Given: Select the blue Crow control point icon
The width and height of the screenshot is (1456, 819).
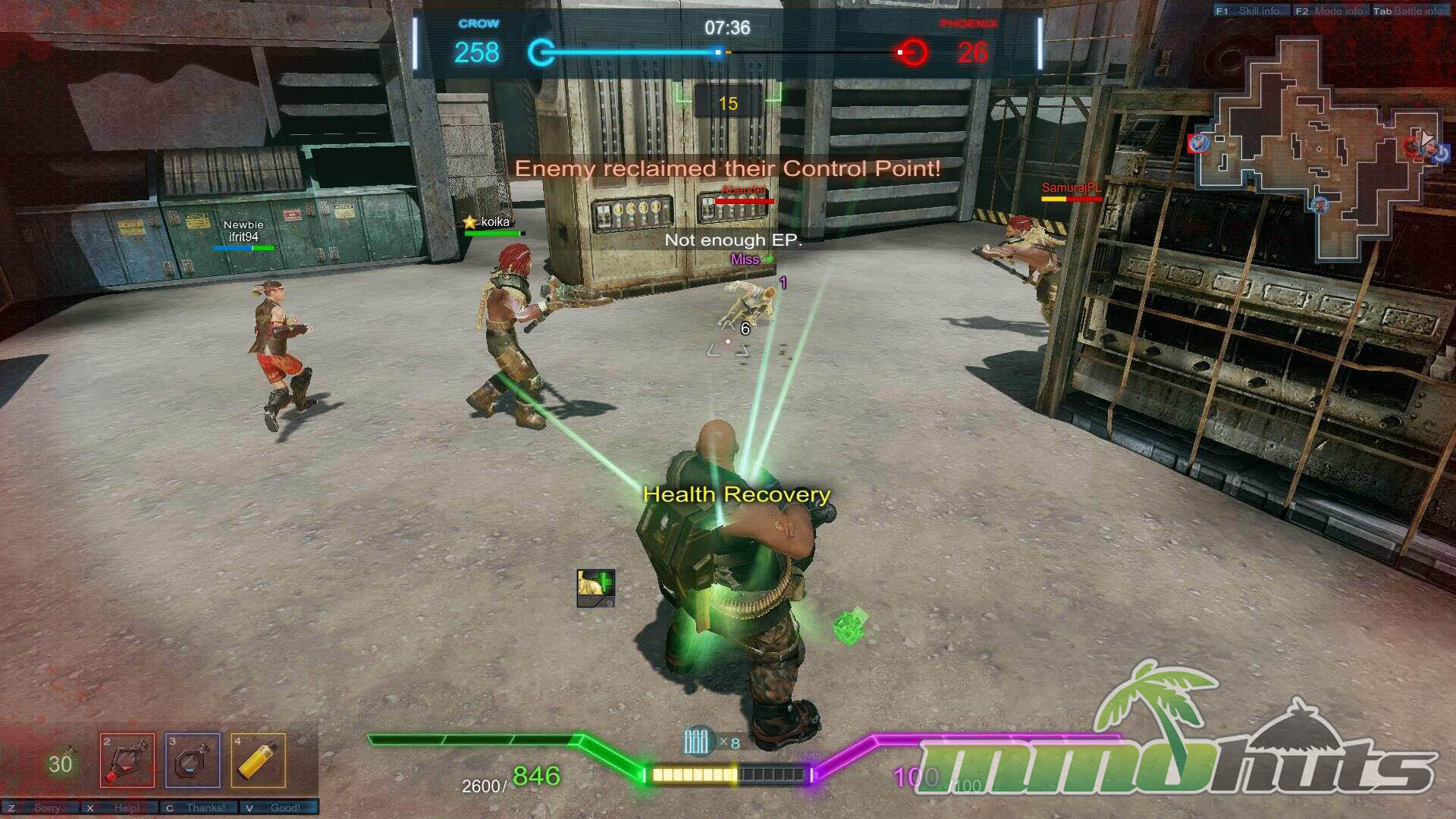Looking at the screenshot, I should [x=541, y=52].
